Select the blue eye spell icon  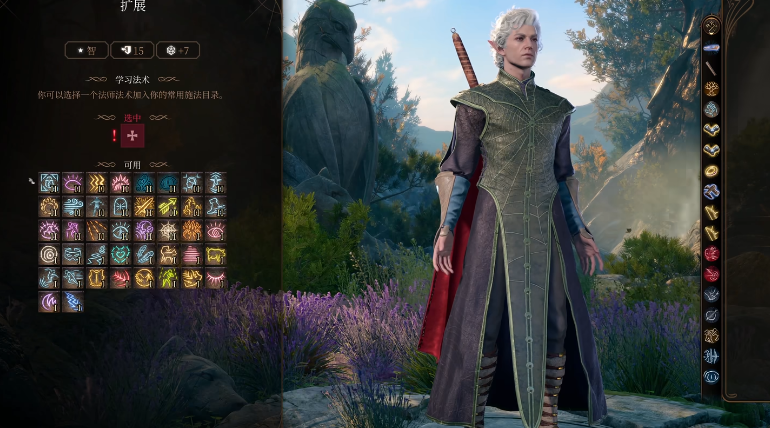click(121, 231)
